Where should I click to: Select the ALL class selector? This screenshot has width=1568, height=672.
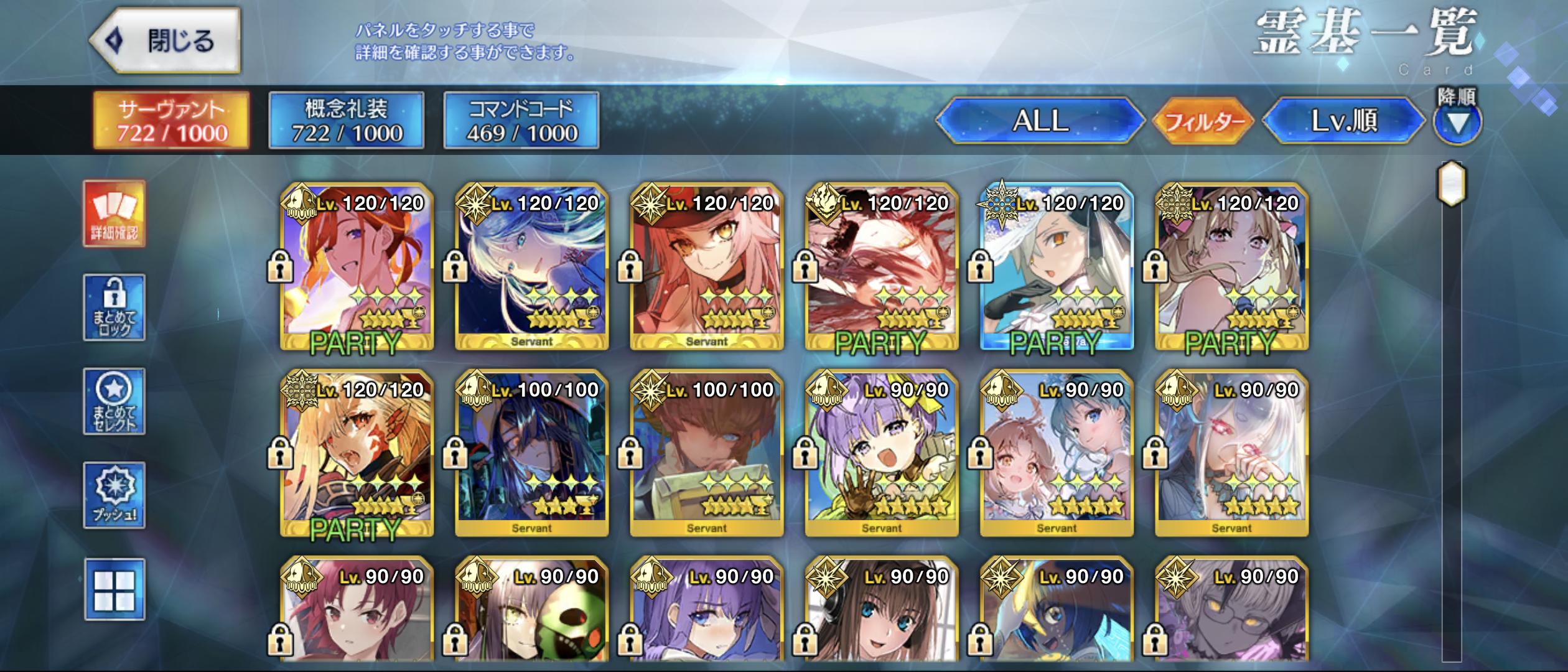1040,121
